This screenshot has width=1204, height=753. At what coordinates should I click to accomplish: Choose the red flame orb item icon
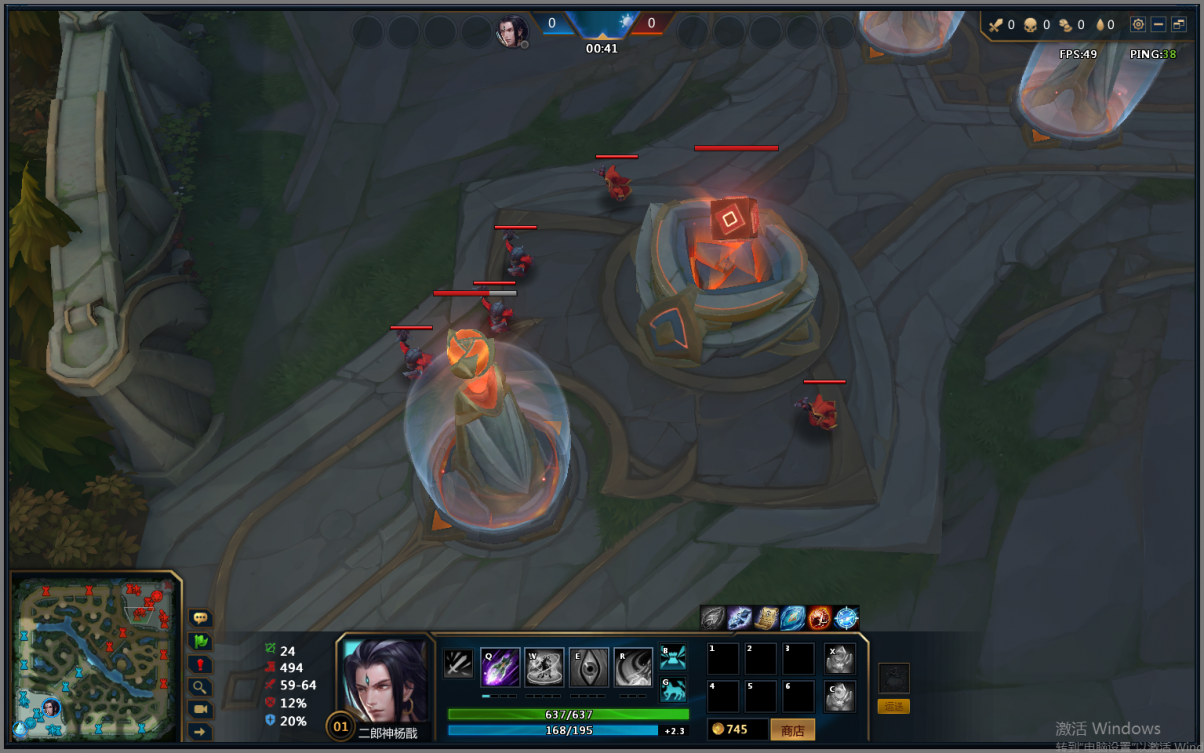coord(819,618)
